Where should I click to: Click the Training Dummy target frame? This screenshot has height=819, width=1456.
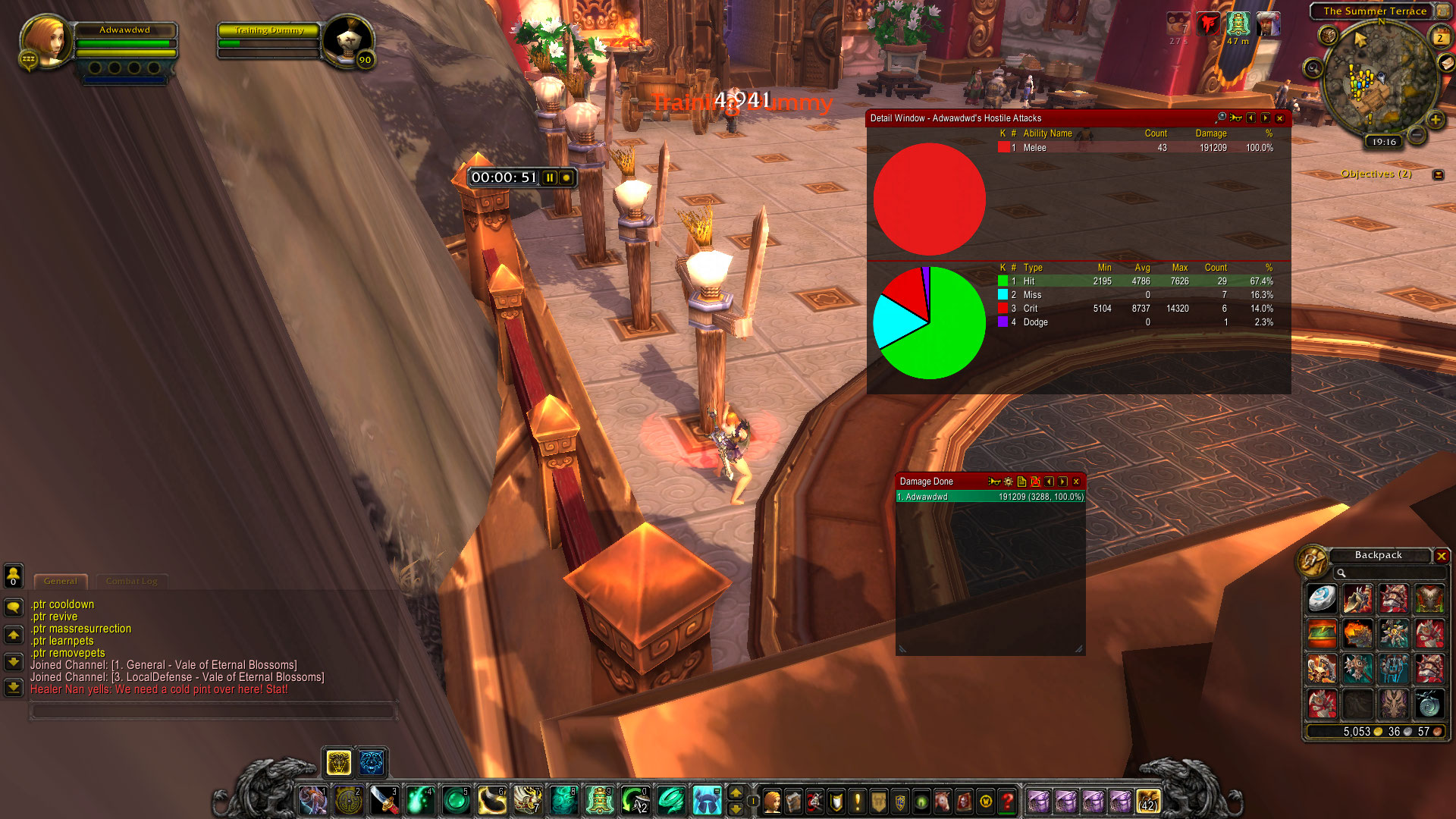pos(269,42)
